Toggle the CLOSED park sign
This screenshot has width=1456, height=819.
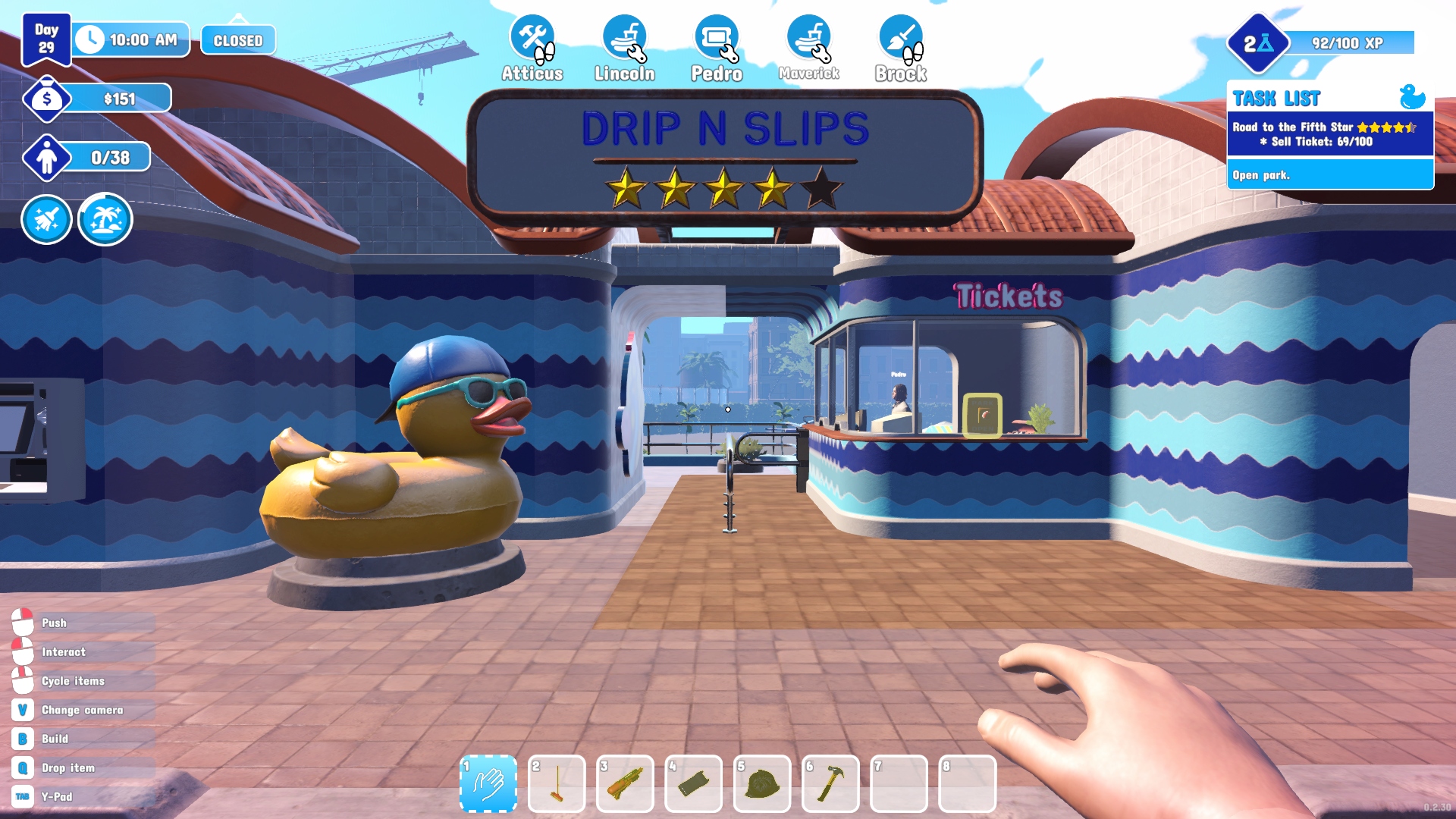tap(238, 40)
